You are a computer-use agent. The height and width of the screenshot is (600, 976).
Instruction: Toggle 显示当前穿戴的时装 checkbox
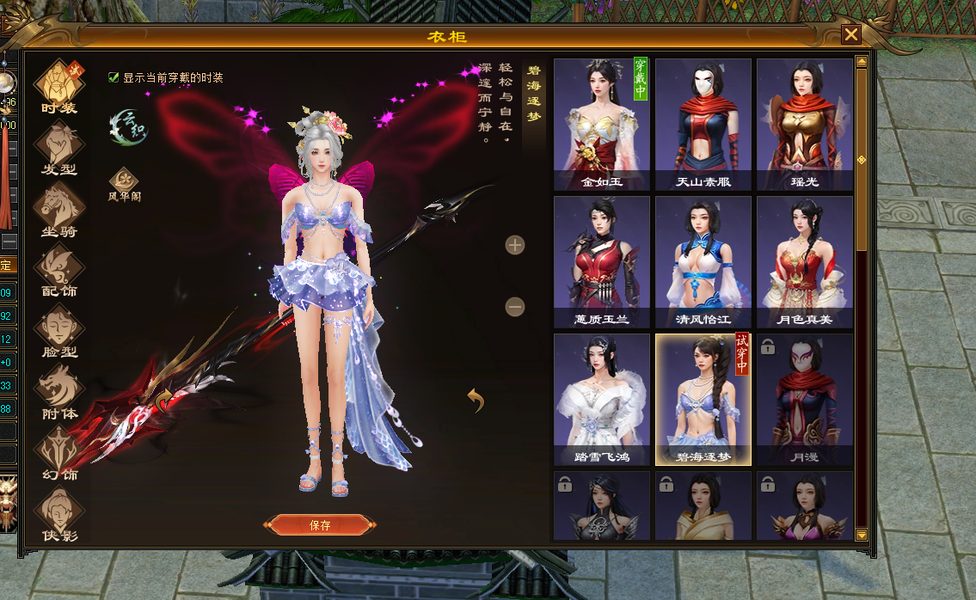114,77
